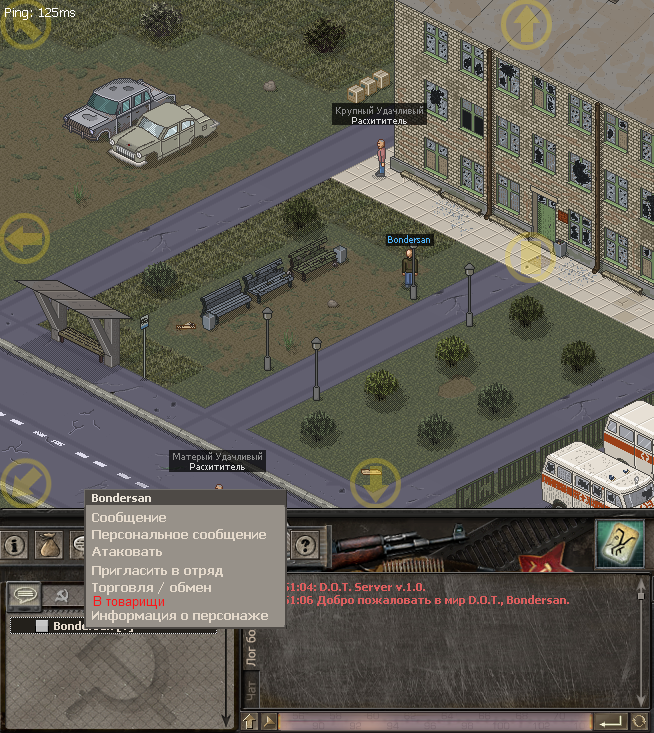This screenshot has width=654, height=733.
Task: Switch to the speech bubble chat tab
Action: (x=25, y=595)
